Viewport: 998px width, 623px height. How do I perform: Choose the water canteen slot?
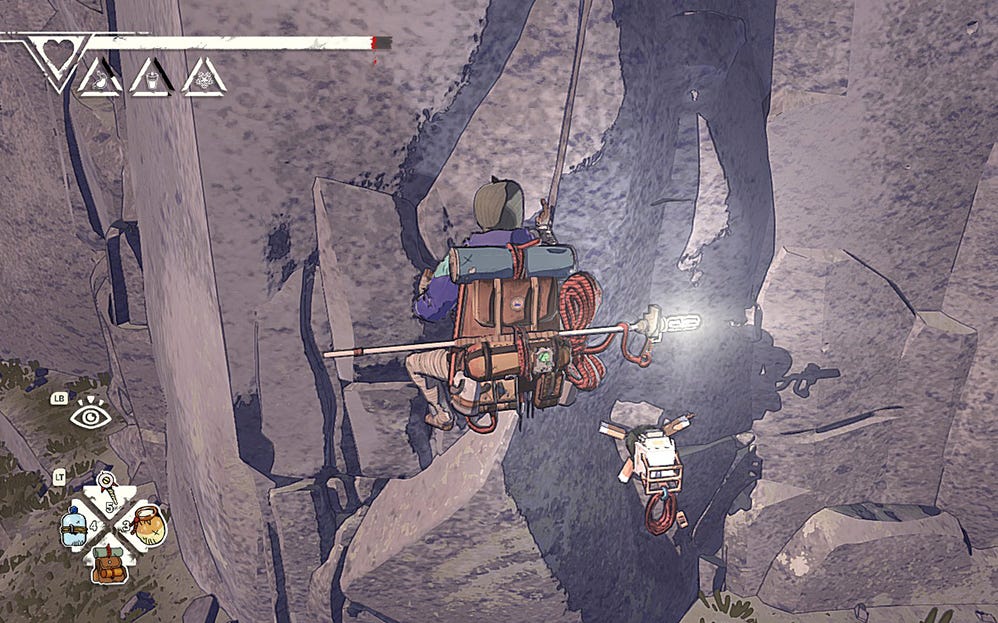tap(74, 526)
